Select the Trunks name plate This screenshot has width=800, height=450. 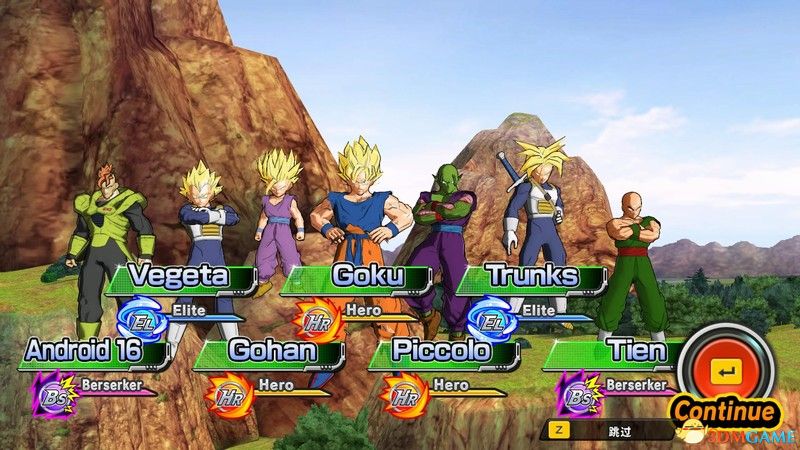pos(531,277)
